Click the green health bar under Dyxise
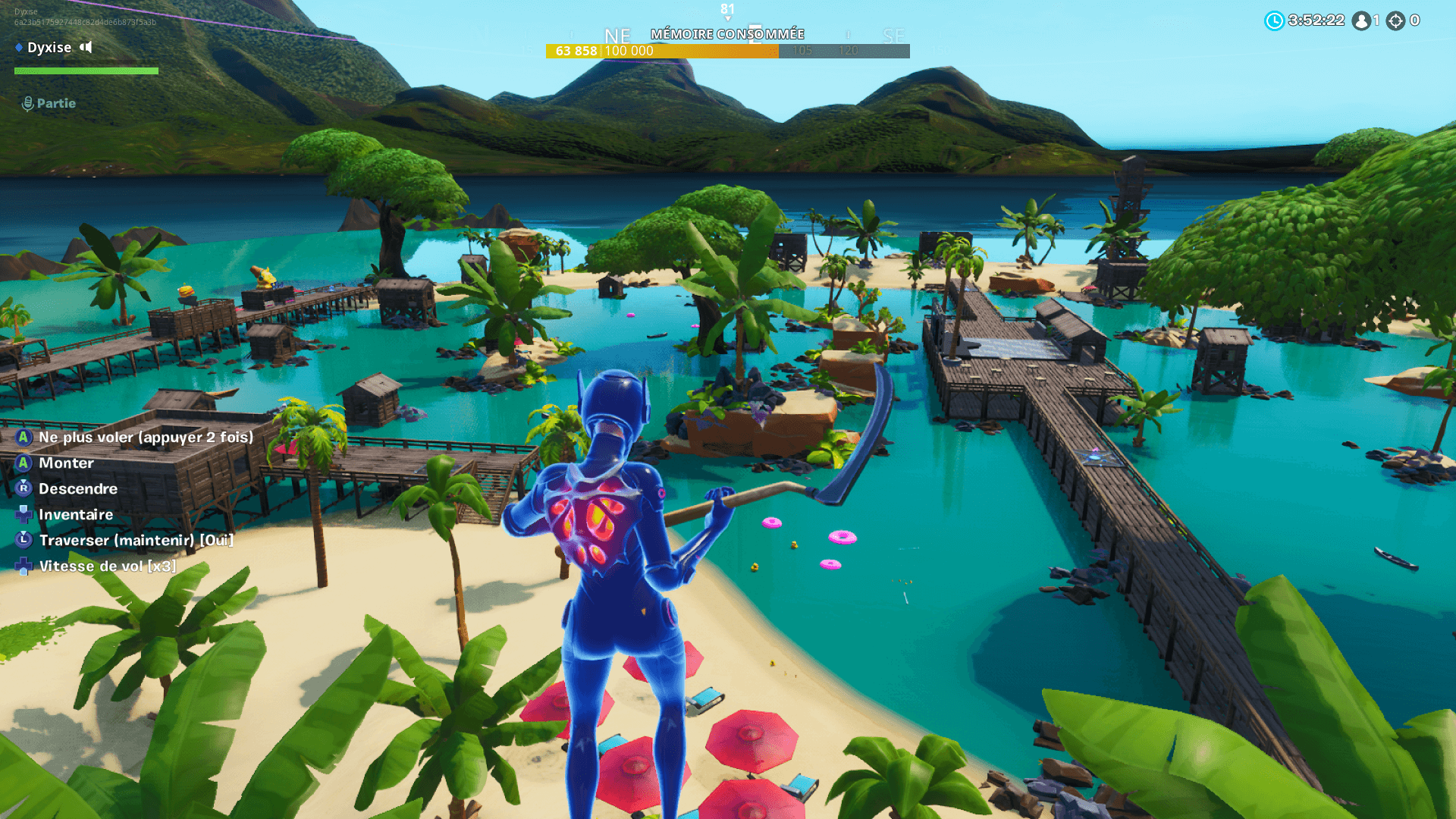Image resolution: width=1456 pixels, height=819 pixels. point(85,70)
